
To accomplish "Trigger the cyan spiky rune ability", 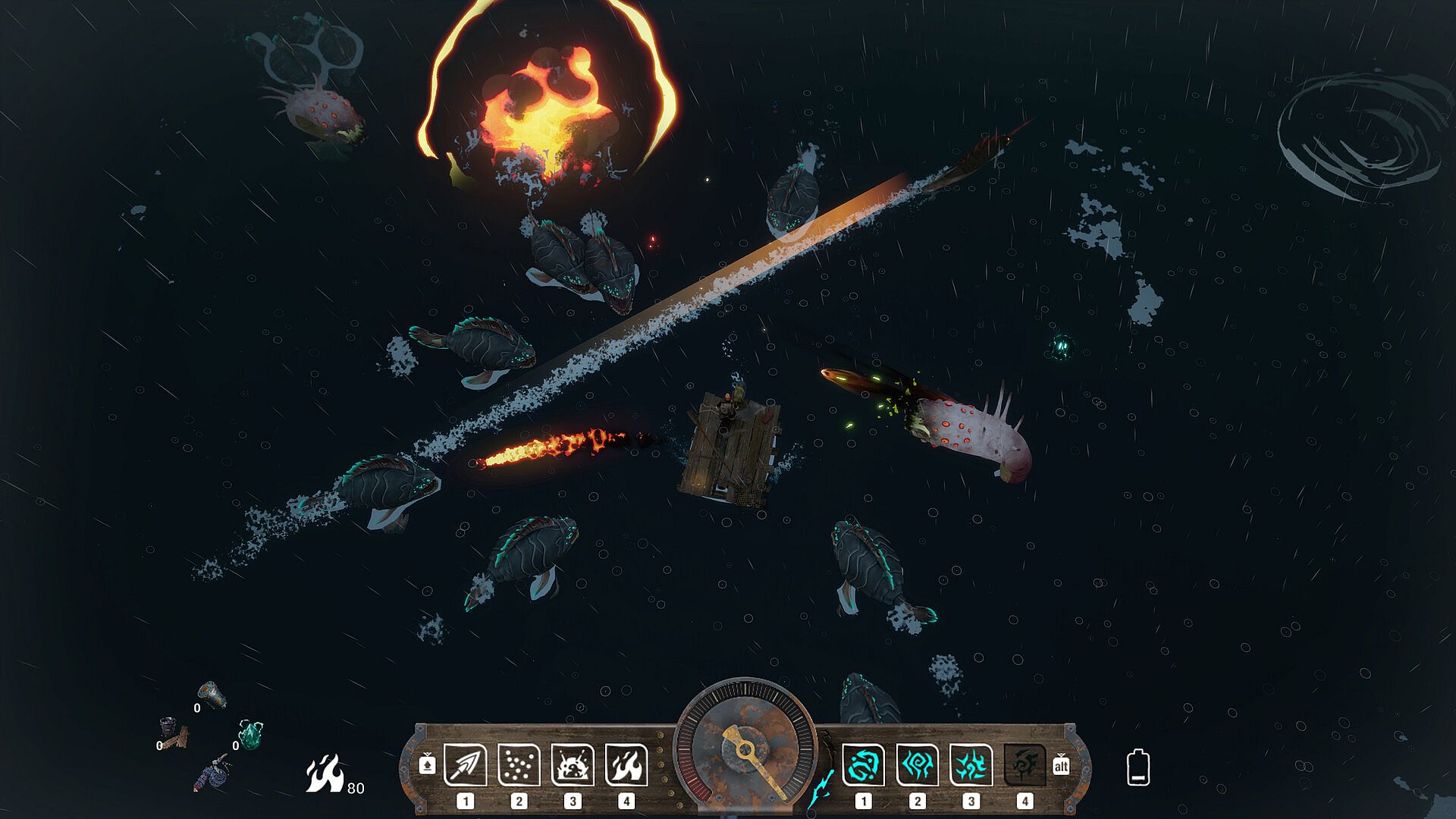I will click(x=971, y=764).
